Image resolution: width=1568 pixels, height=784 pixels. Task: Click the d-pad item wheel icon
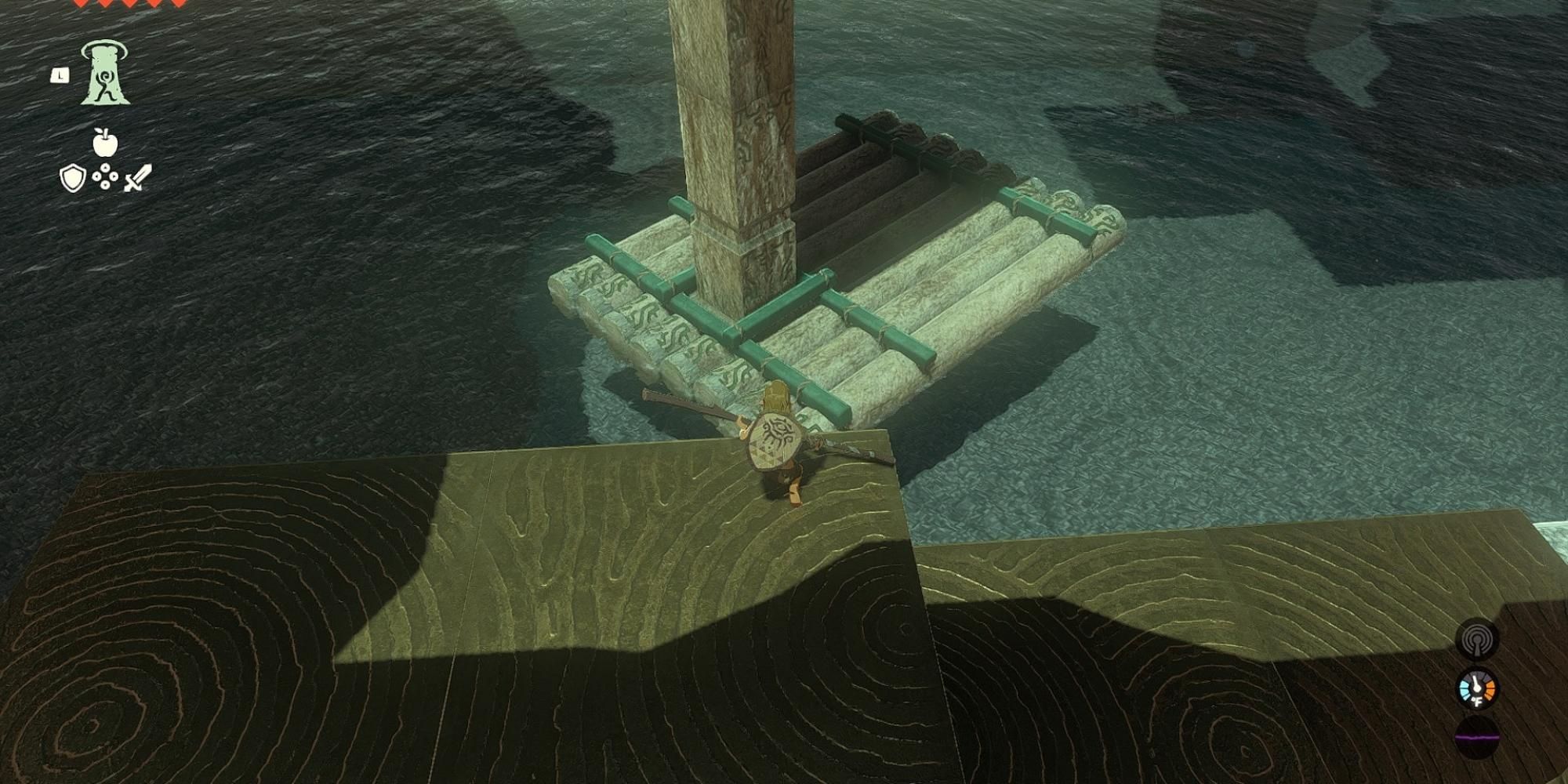coord(105,176)
